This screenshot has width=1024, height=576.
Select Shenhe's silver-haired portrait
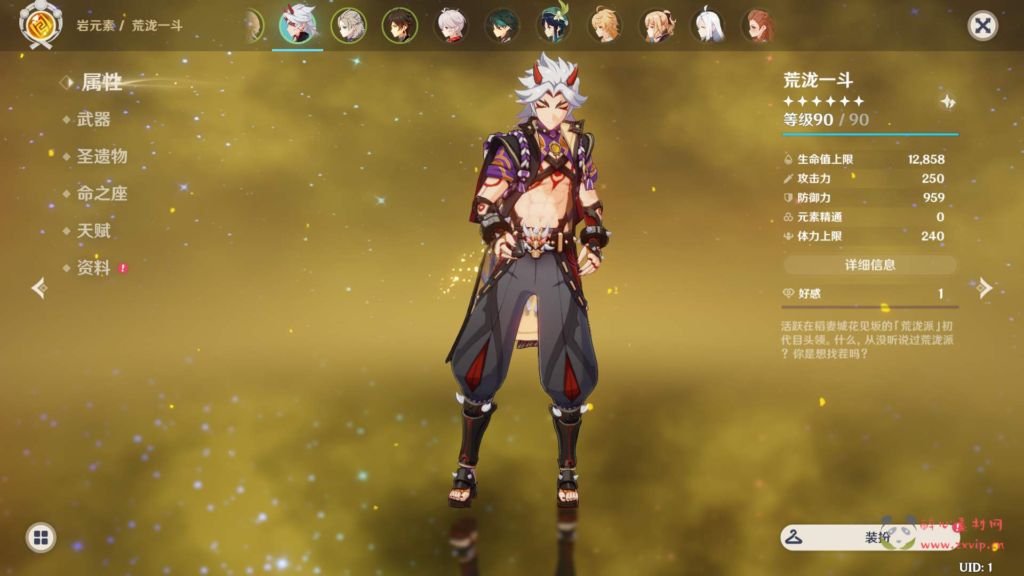[x=707, y=26]
